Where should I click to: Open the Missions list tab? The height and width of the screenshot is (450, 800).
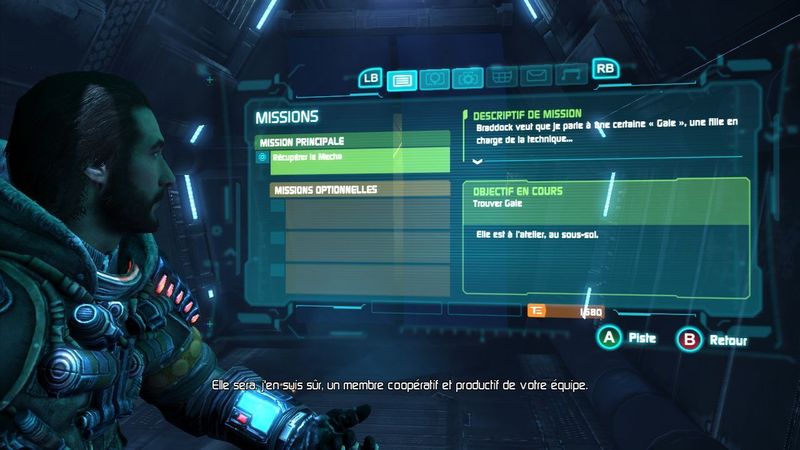click(402, 78)
